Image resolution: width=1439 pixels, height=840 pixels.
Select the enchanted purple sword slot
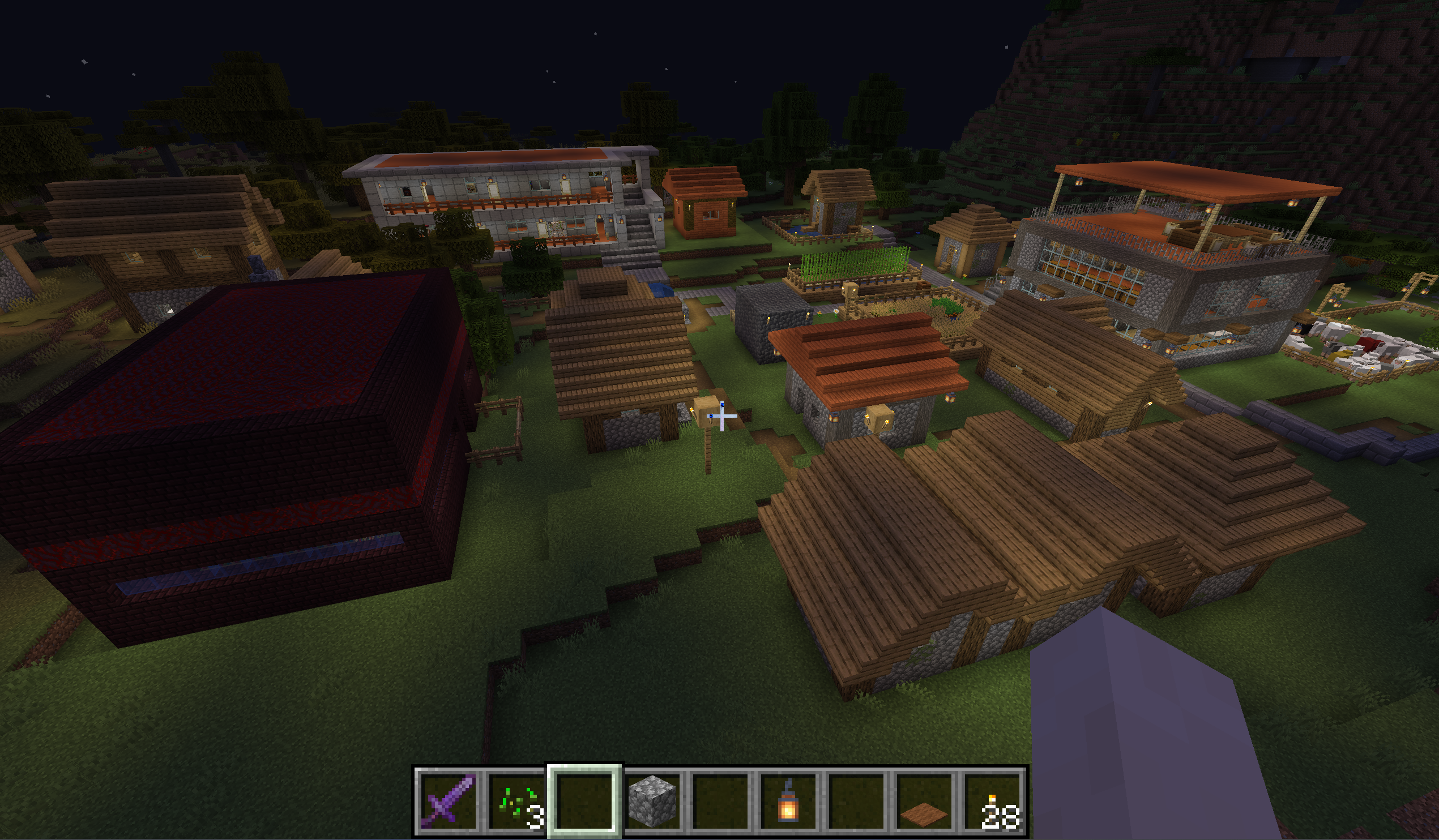coord(448,800)
